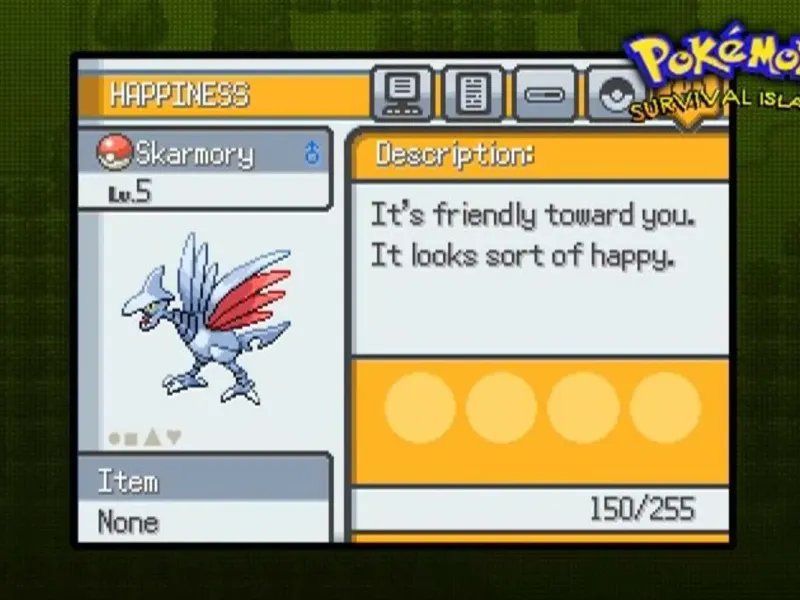Switch to the Poké Ball page tab
This screenshot has width=800, height=600.
[610, 95]
